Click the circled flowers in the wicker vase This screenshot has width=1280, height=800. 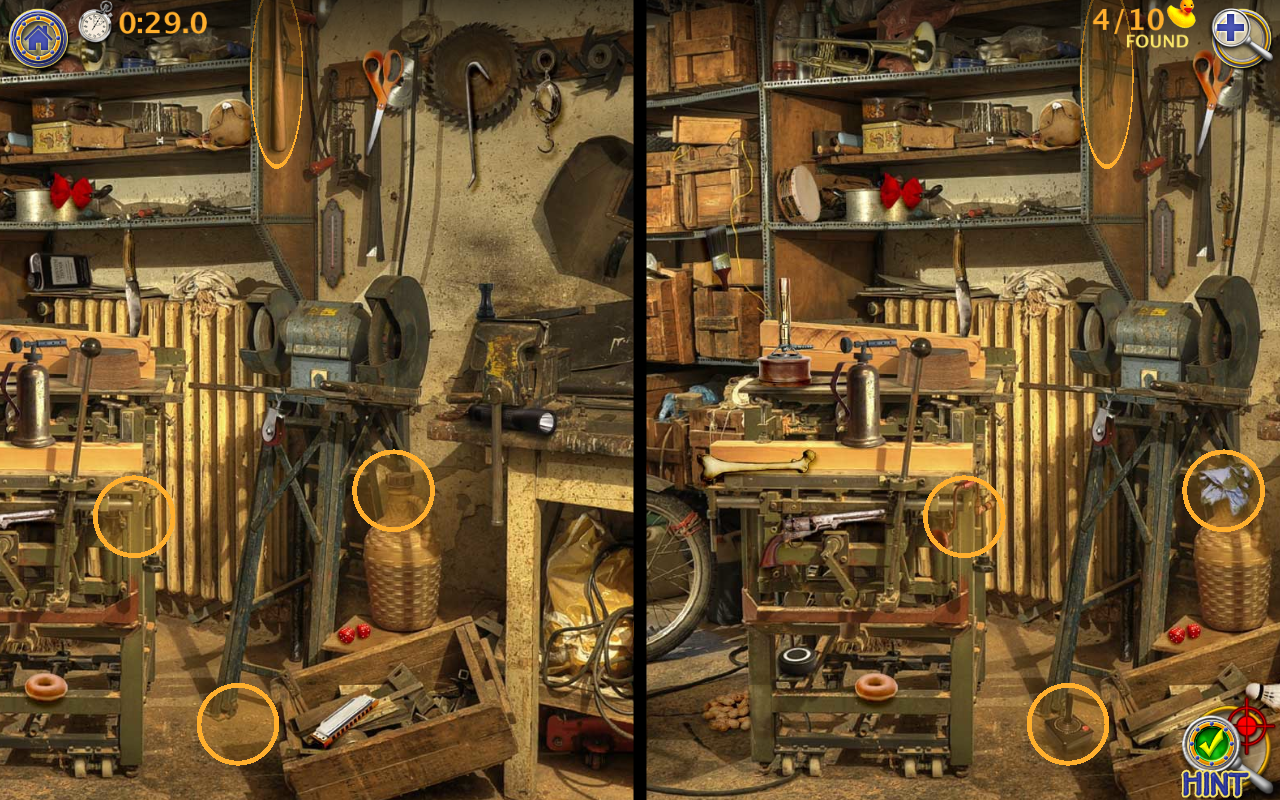pos(1227,491)
